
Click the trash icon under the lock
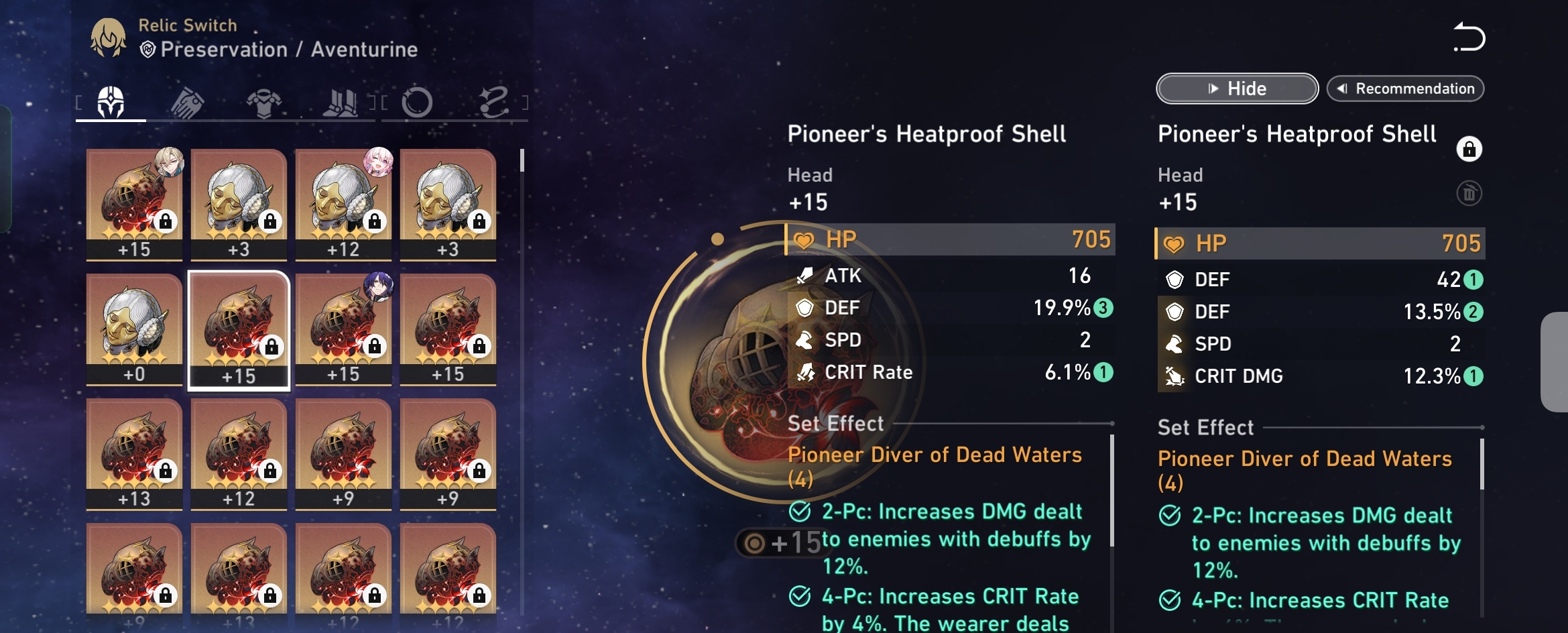[1469, 192]
